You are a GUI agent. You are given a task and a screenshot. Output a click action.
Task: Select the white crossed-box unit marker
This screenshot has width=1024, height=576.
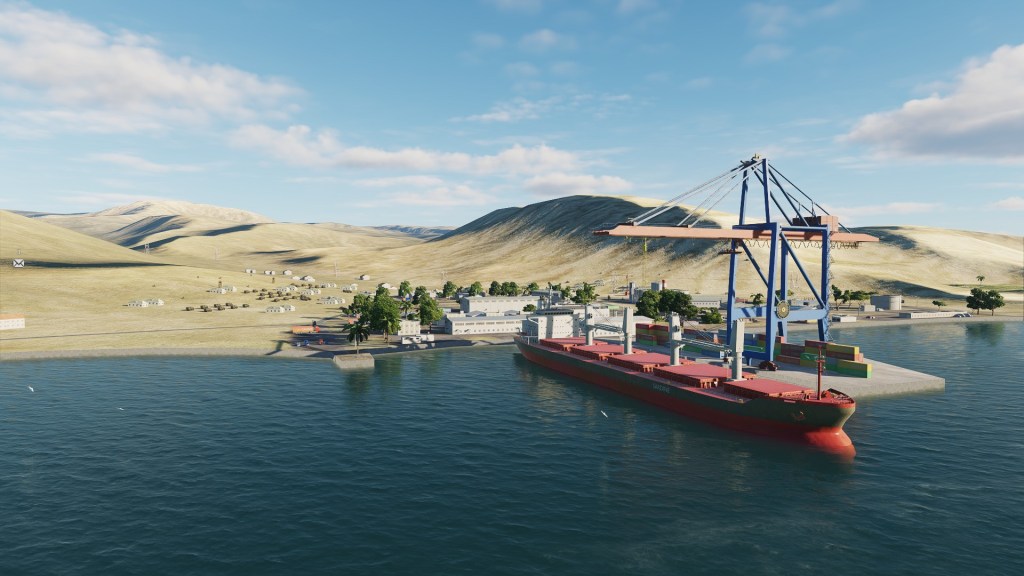pos(18,263)
